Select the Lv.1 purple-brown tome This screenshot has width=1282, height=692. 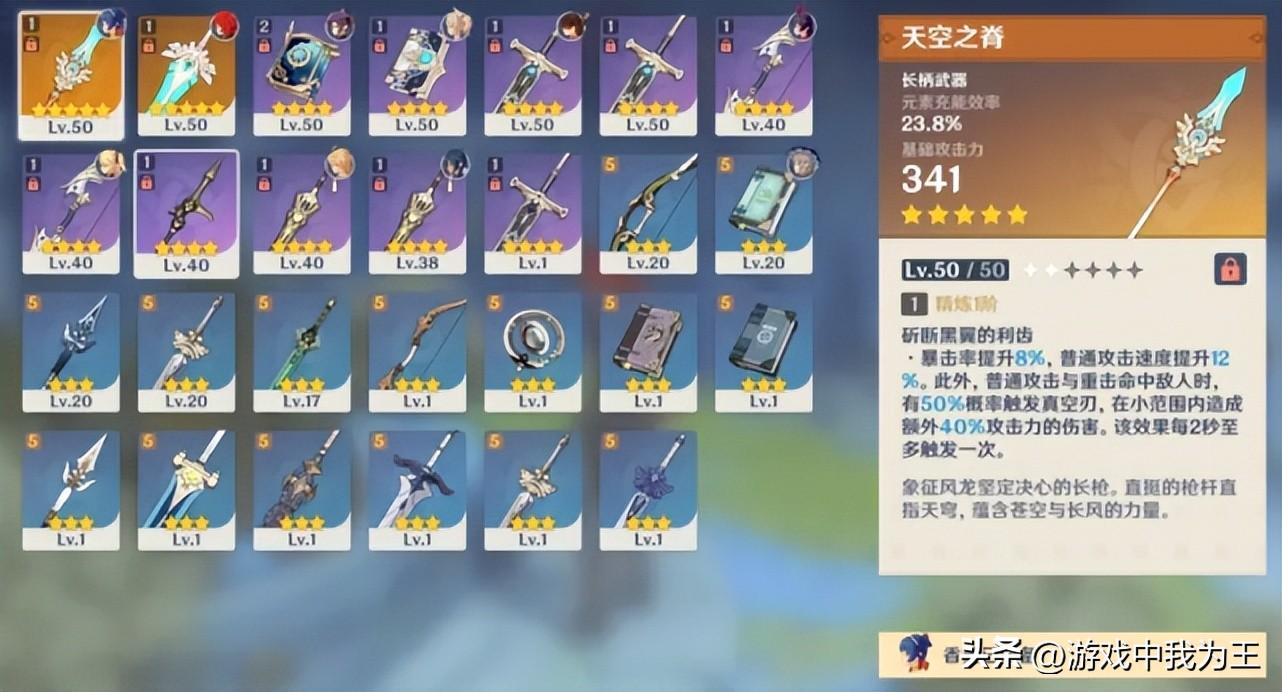pos(648,350)
